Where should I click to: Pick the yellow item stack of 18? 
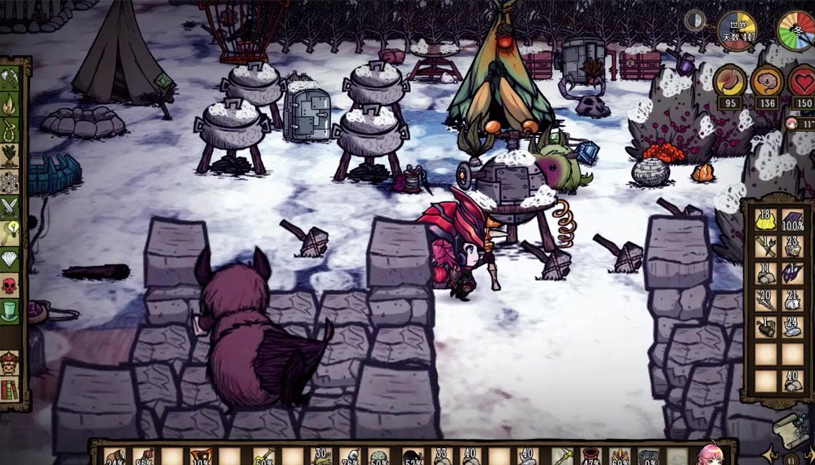766,219
